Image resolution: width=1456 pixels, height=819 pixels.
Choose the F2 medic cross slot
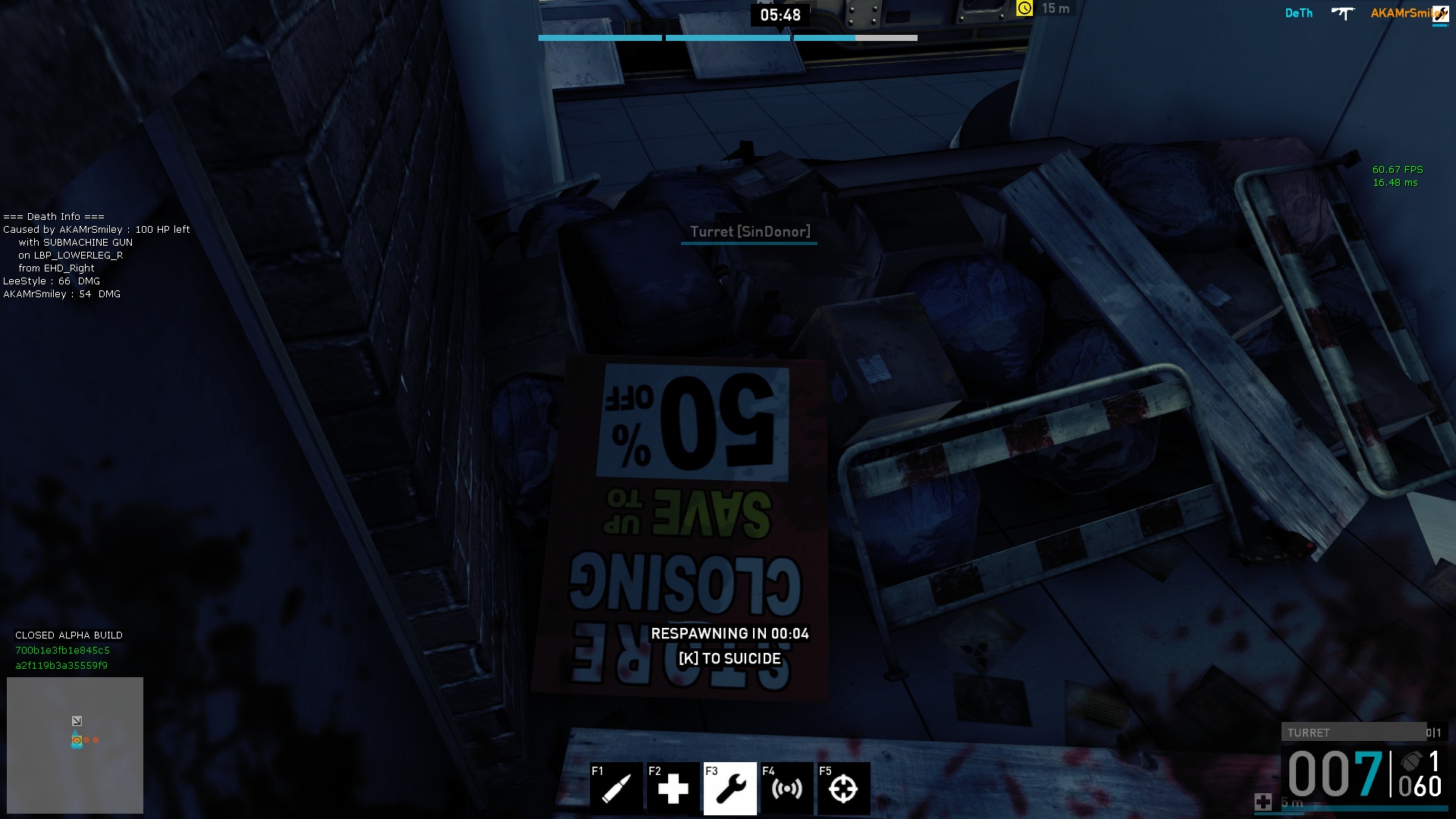pos(673,788)
